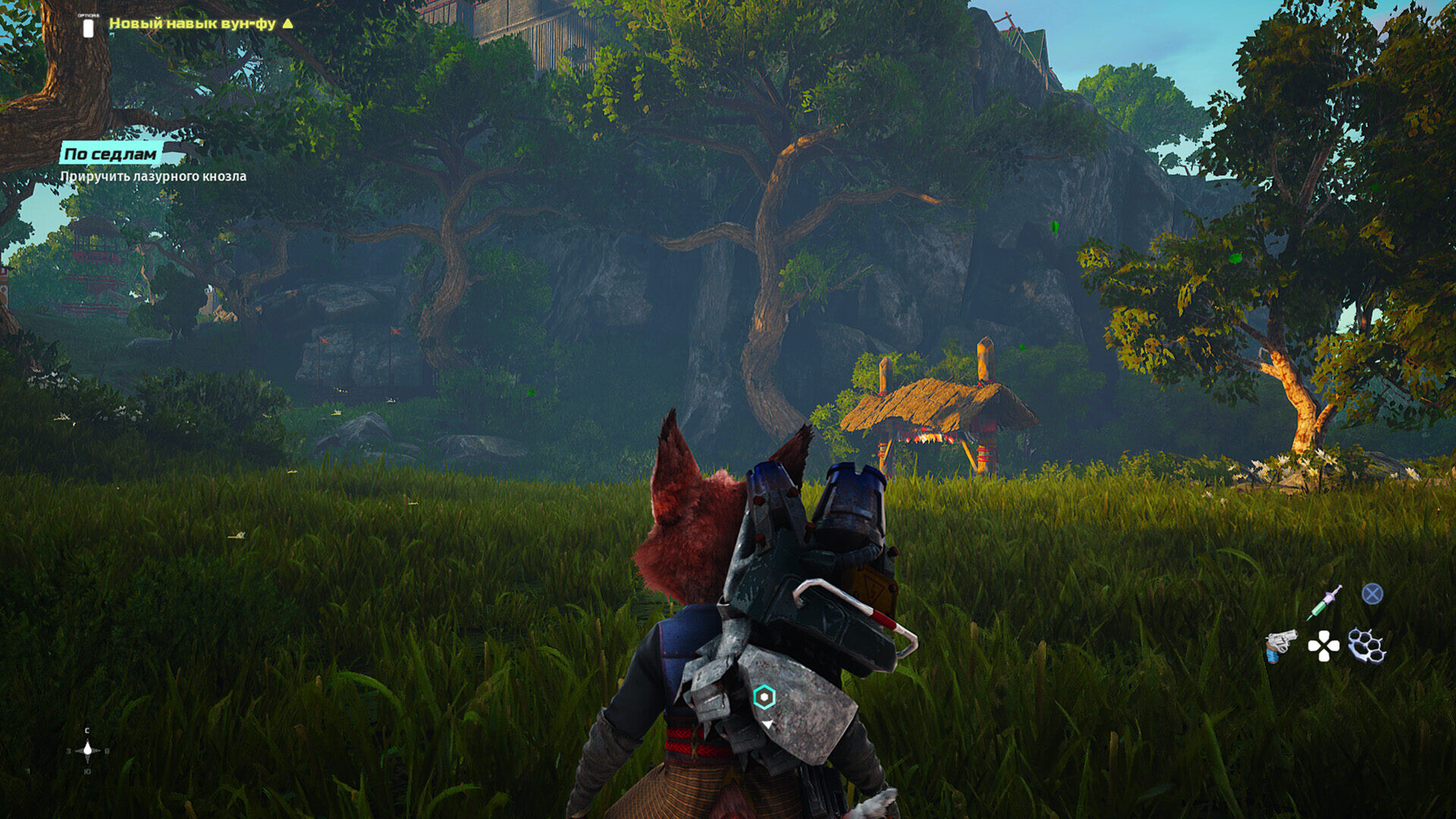Choose the brass knuckles melee icon
This screenshot has height=819, width=1456.
coord(1367,646)
